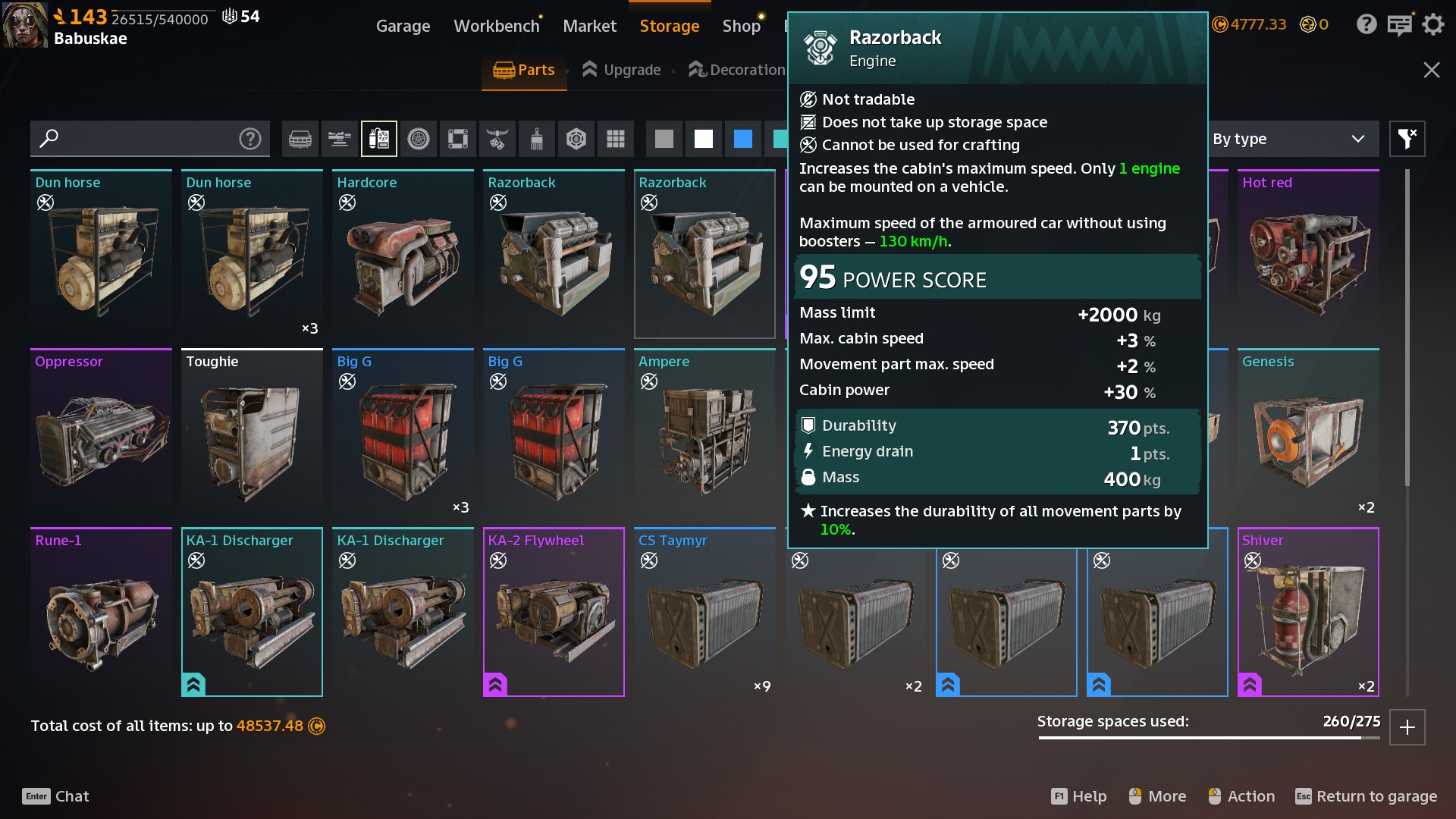Viewport: 1456px width, 819px height.
Task: Open the settings gear
Action: click(x=1433, y=24)
